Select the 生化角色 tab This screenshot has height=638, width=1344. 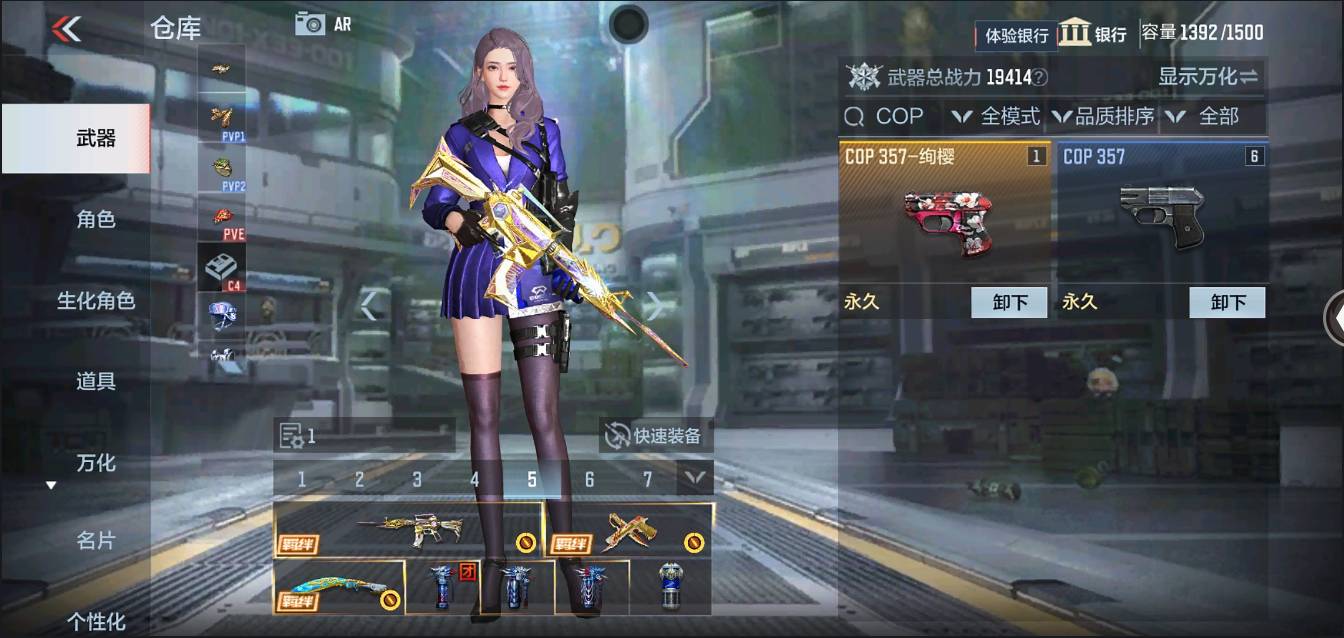95,301
